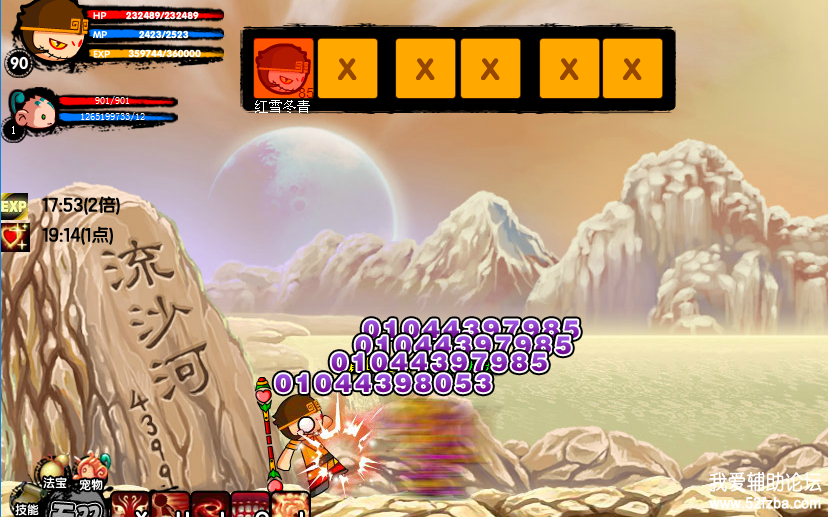
Task: Select the 红雪冬青 player portrait slot
Action: click(283, 69)
